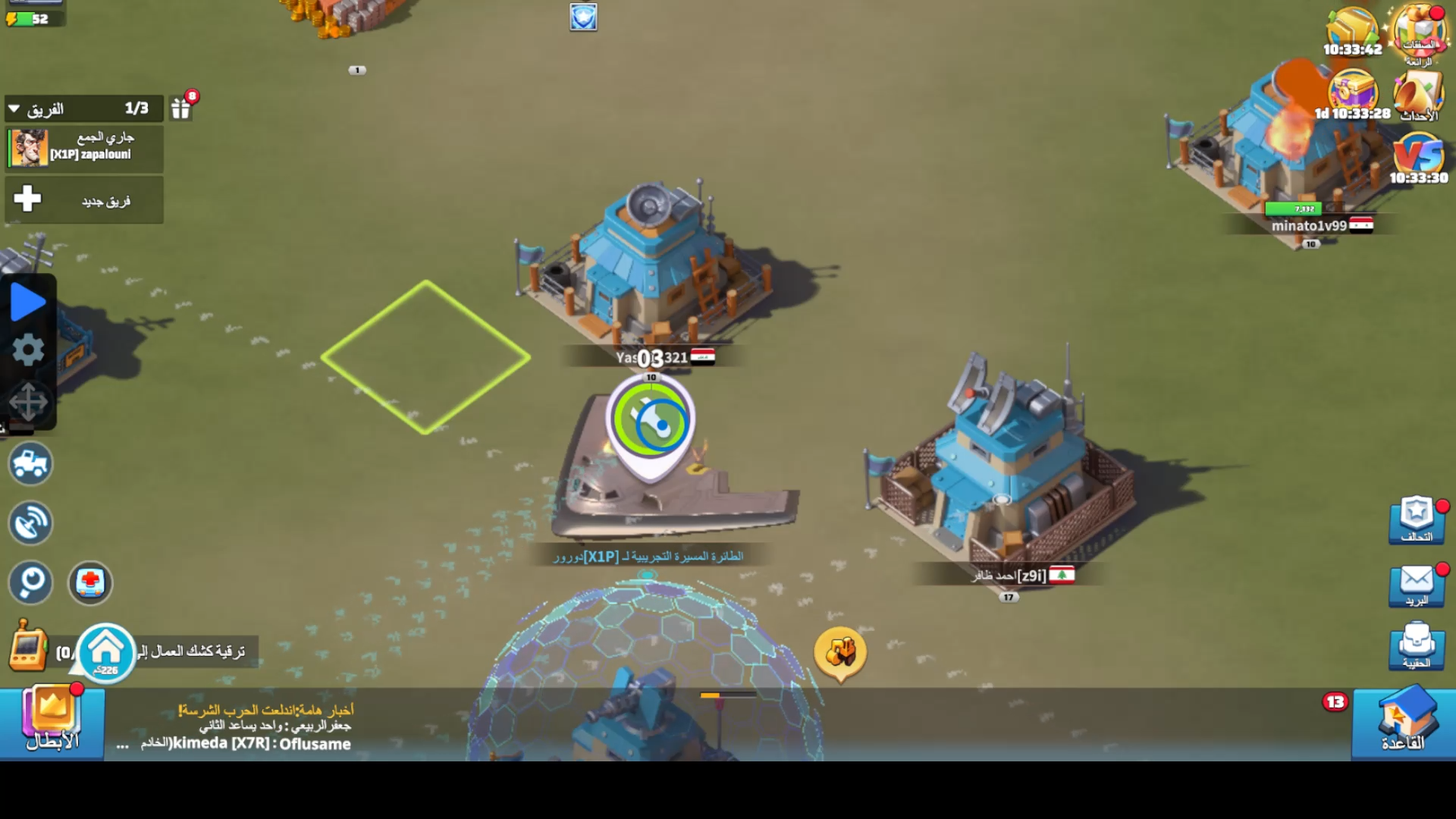Image resolution: width=1456 pixels, height=819 pixels.
Task: Open the satellite radar scan icon
Action: click(x=29, y=523)
